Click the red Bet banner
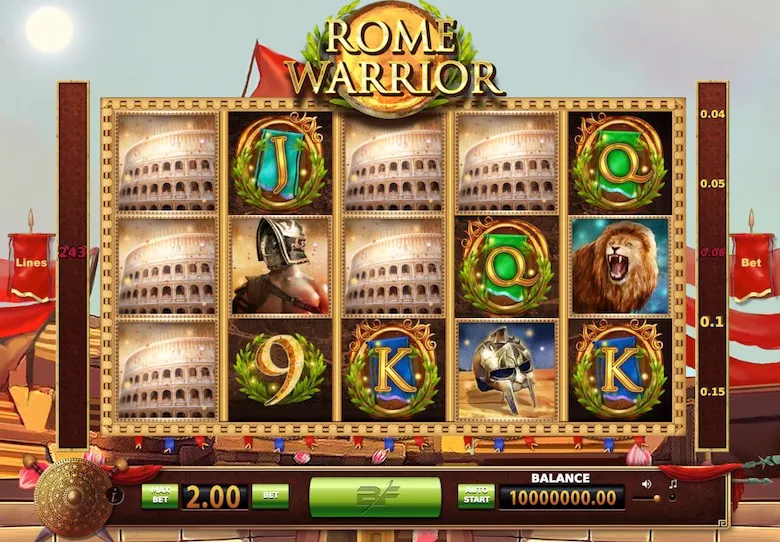Viewport: 780px width, 542px height. 750,265
